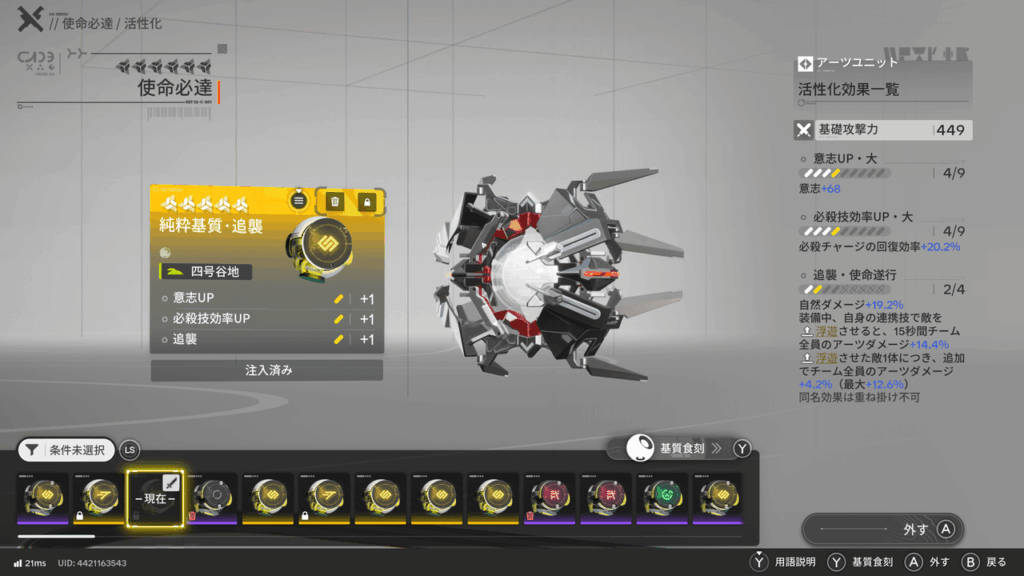Toggle the padlock on the essence card
1024x576 pixels.
[367, 201]
